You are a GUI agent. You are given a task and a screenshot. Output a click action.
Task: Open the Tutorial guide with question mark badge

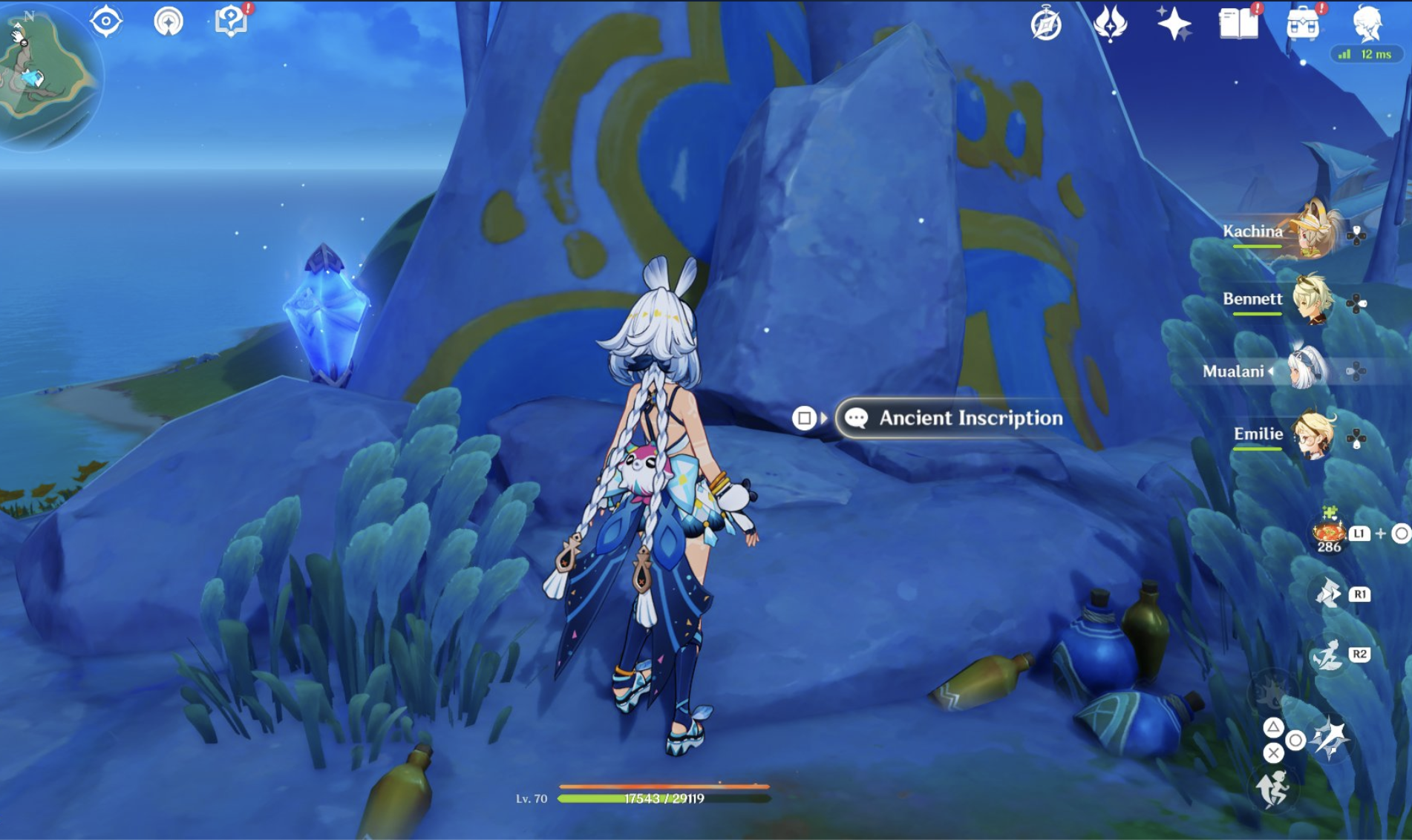230,22
